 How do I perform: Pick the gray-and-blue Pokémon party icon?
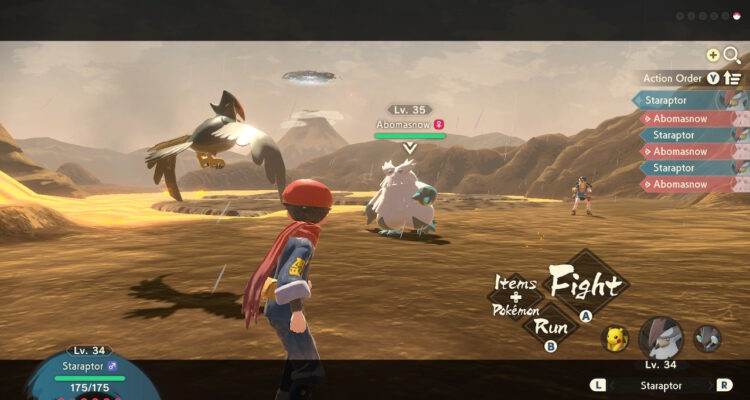pos(707,338)
